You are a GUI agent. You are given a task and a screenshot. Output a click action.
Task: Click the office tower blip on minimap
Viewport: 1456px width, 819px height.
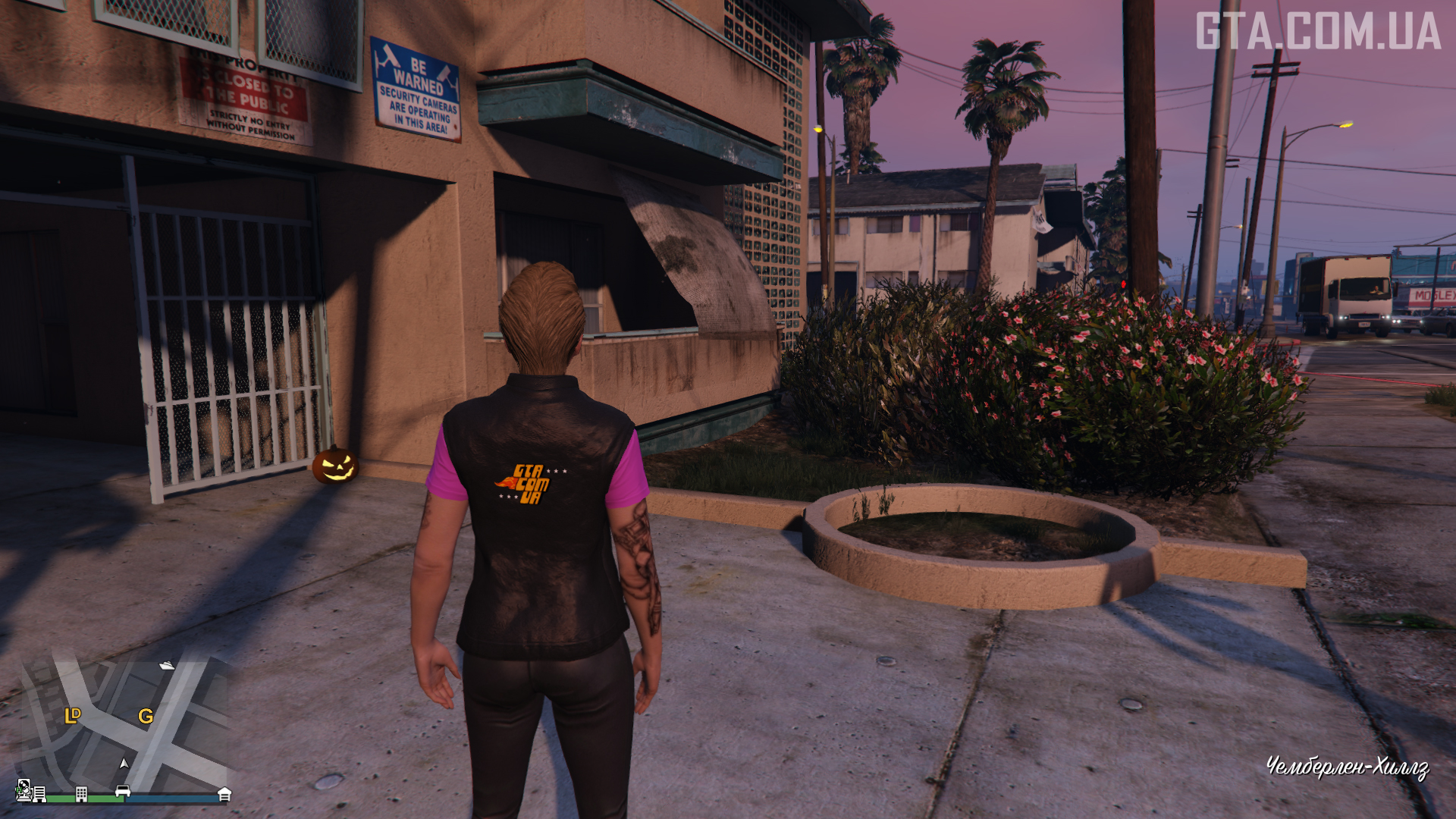(81, 794)
